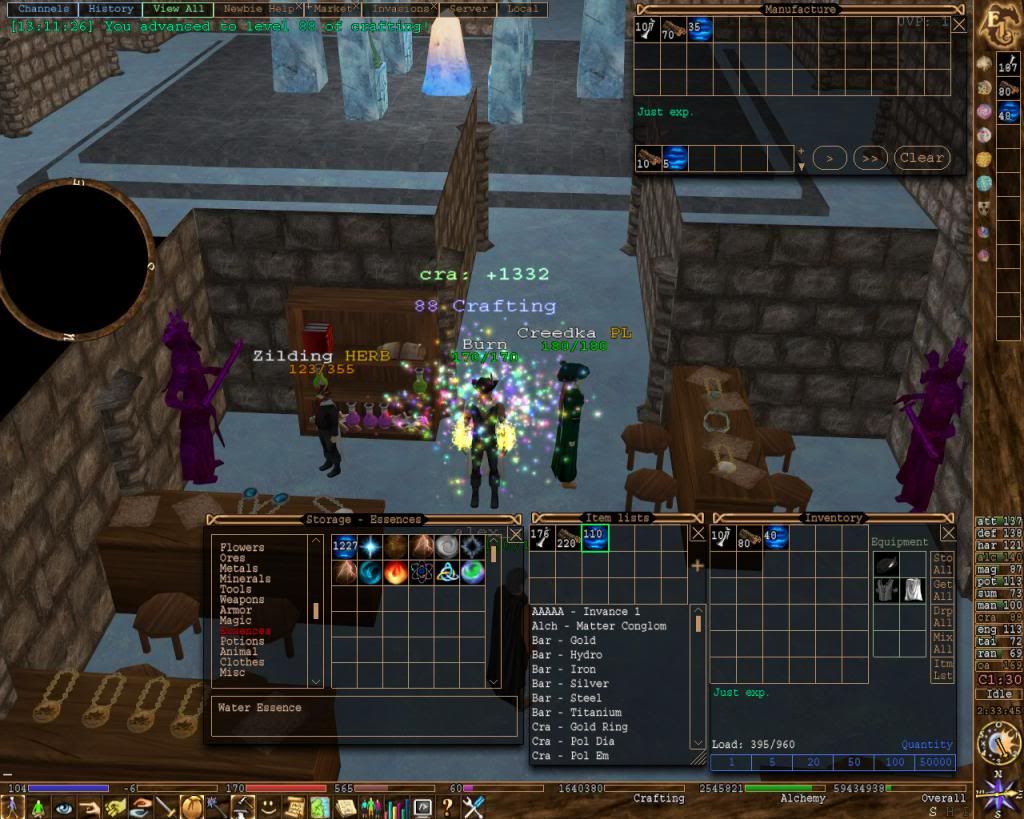Open the Market chat tab
Screen dimensions: 1024x819
click(x=331, y=9)
